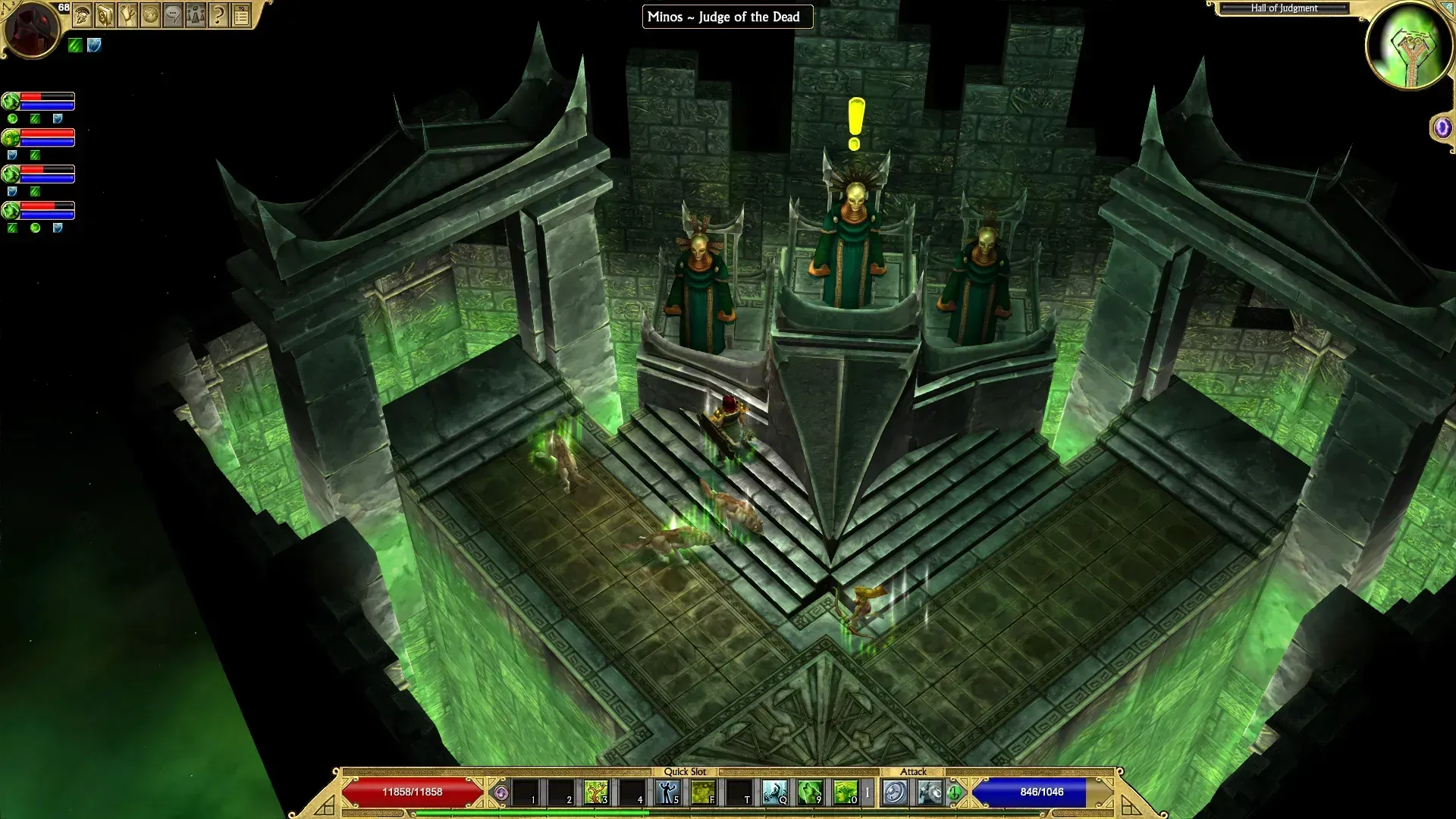Cast the wolf skill in slot 9
This screenshot has height=819, width=1456.
(x=810, y=792)
